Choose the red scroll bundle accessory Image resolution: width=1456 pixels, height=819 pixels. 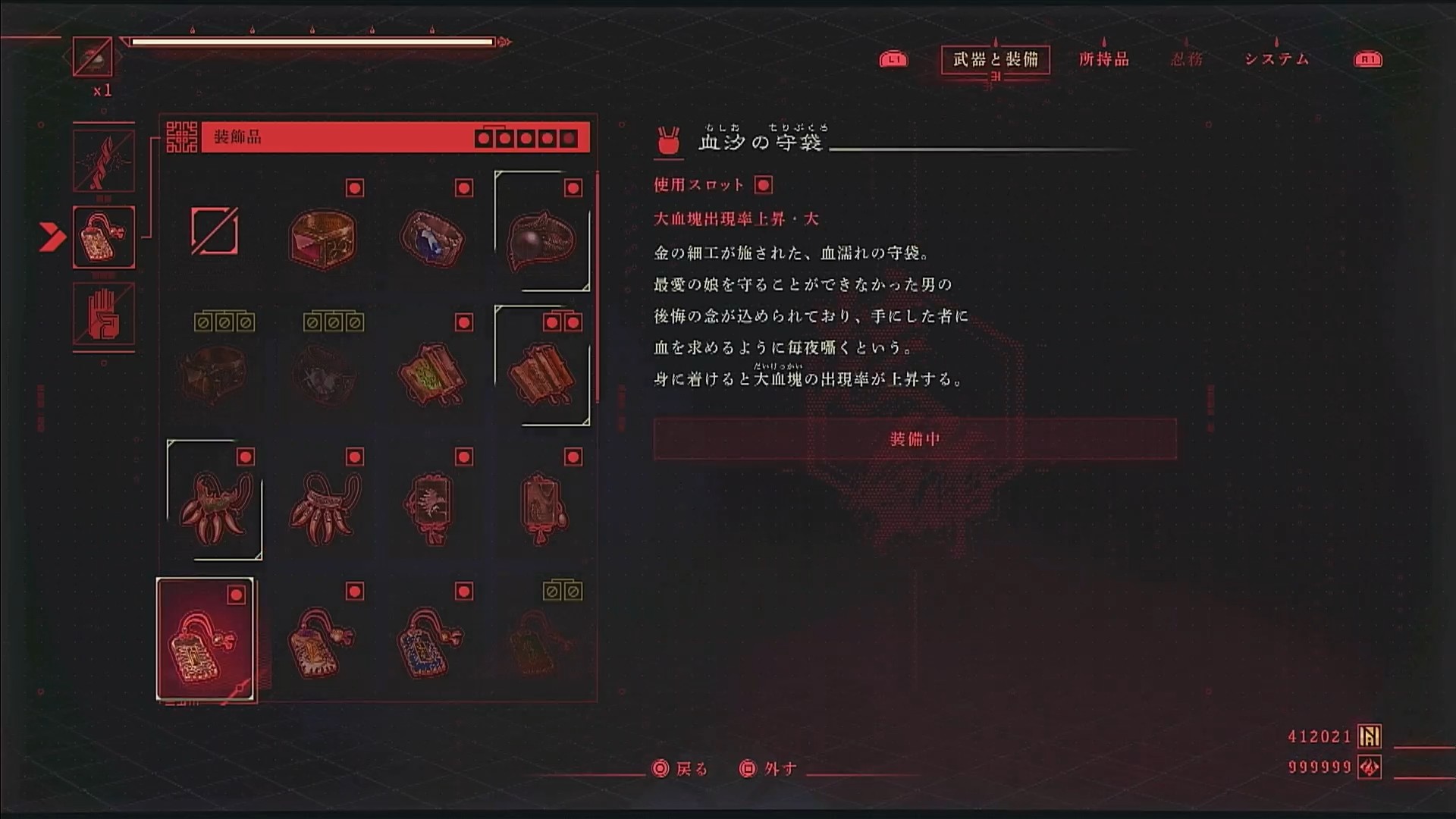[x=541, y=372]
